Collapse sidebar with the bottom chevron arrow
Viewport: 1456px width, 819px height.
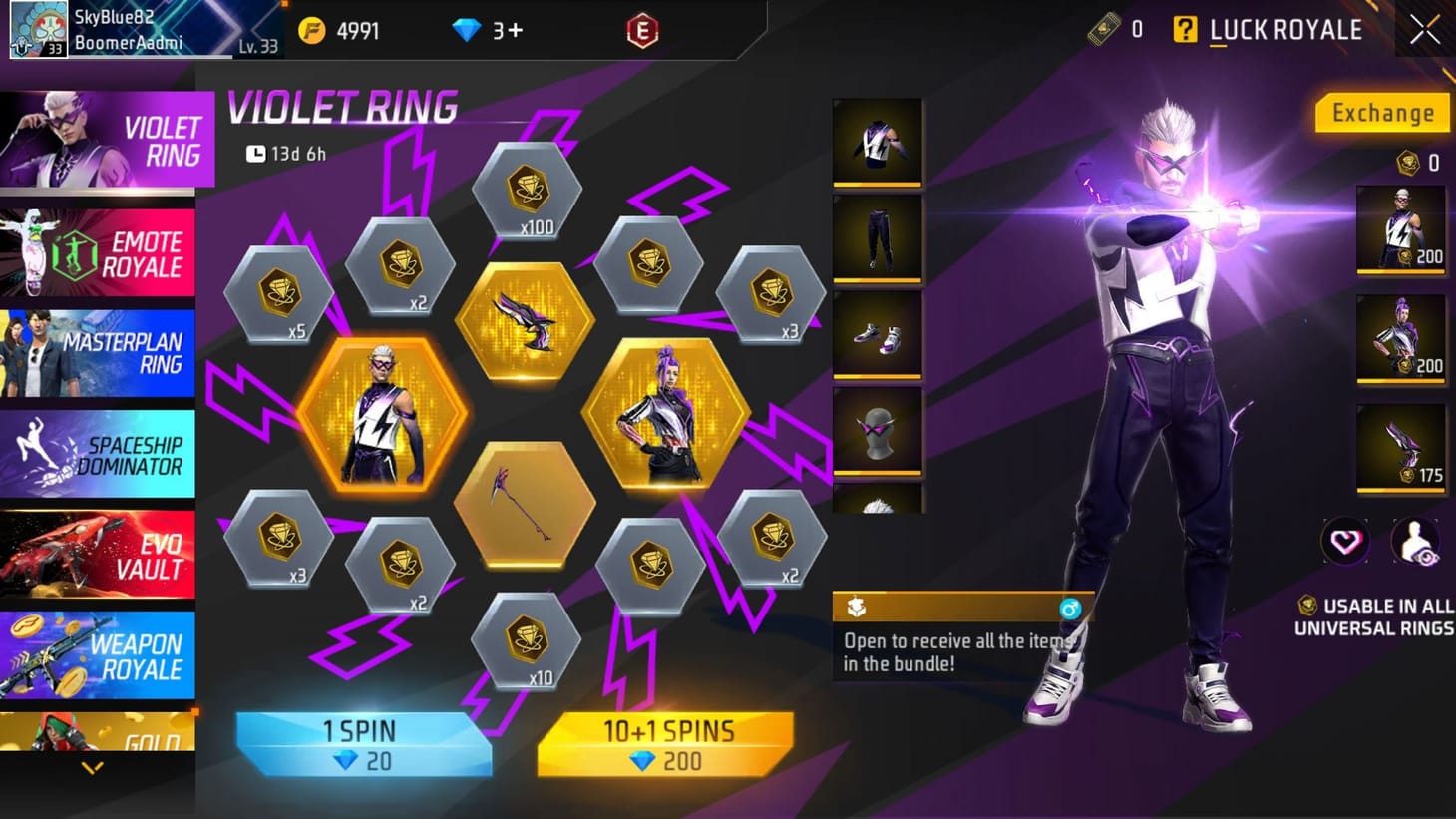coord(95,767)
